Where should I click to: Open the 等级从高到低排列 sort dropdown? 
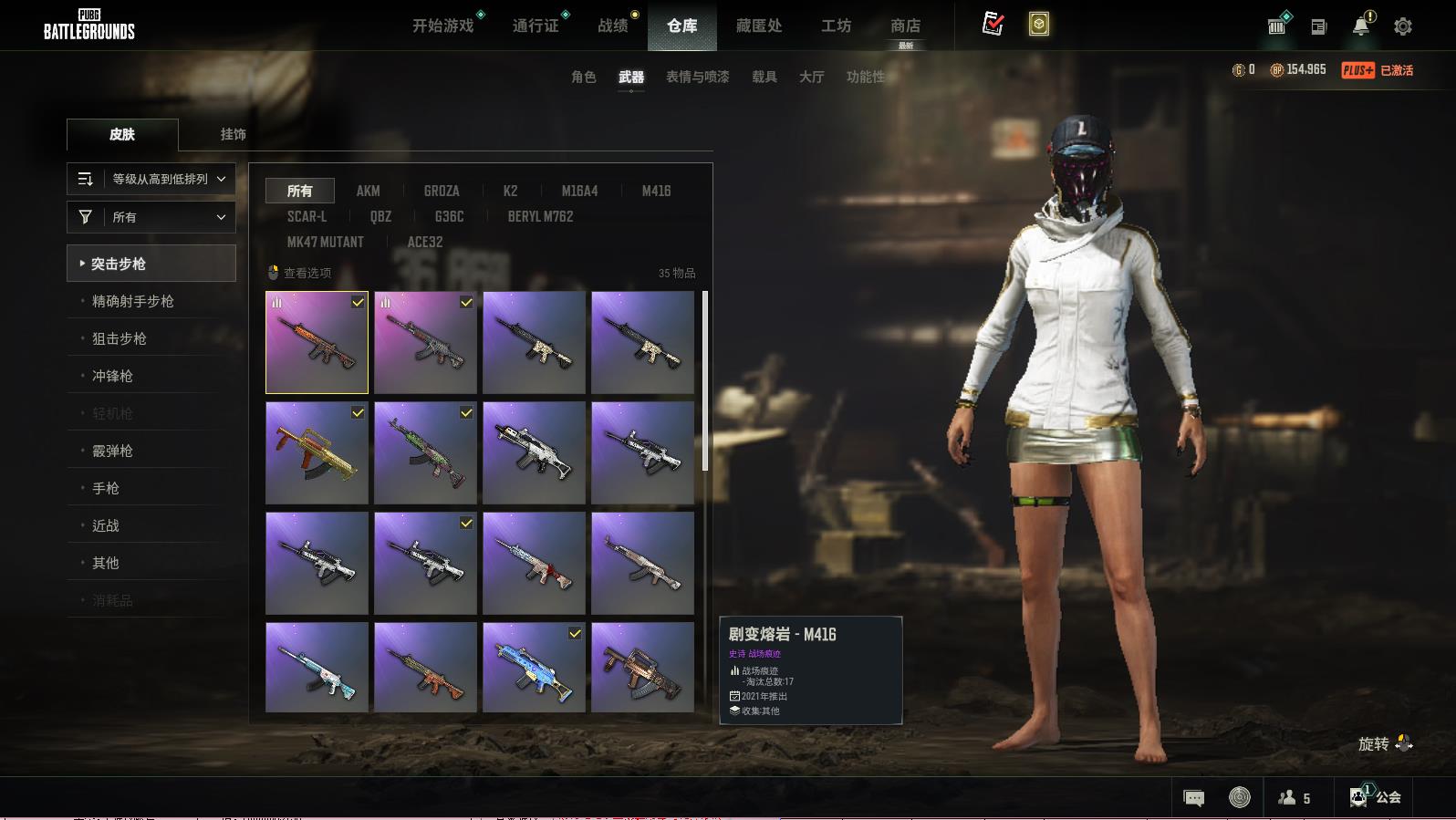151,179
